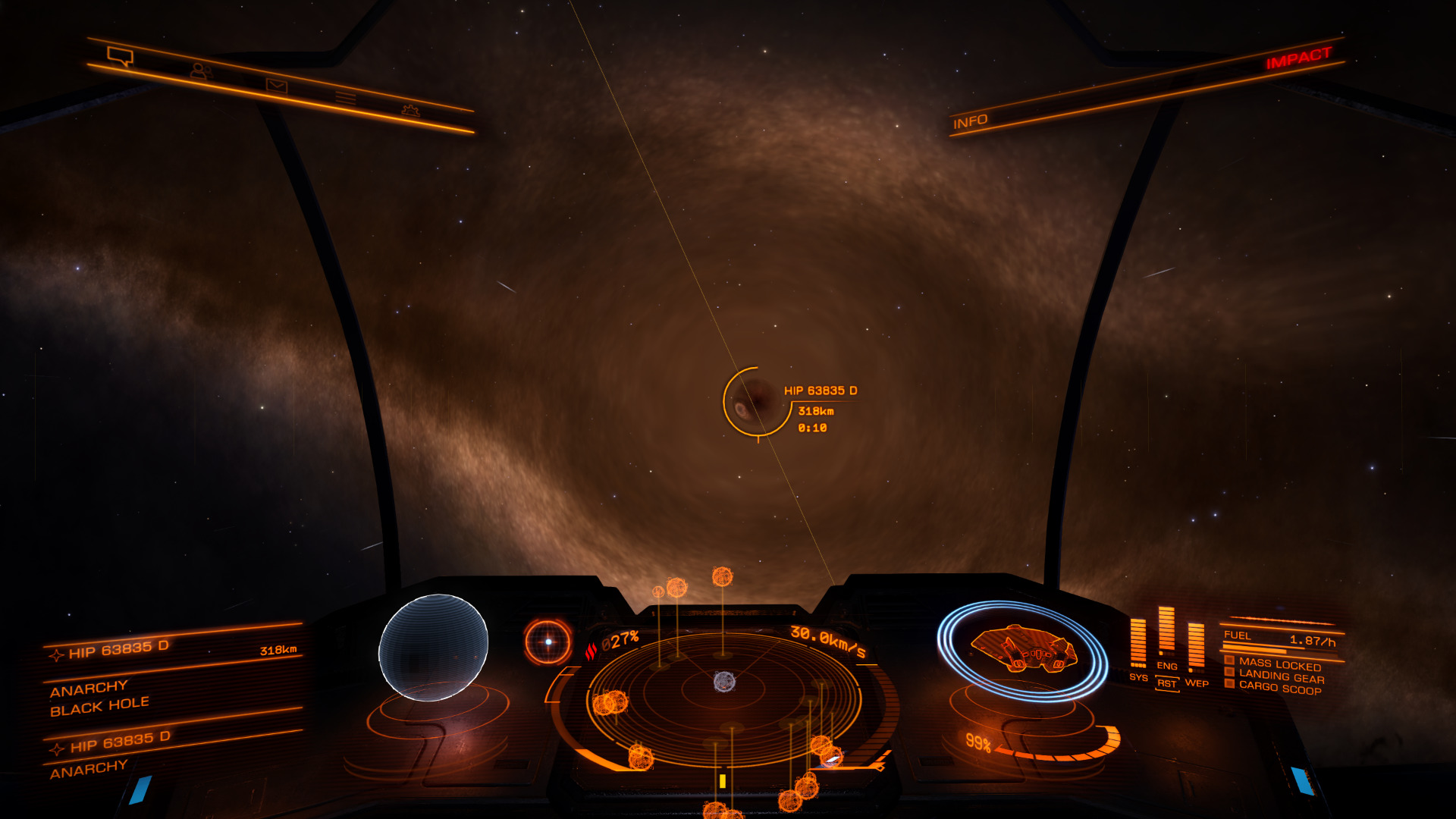Open the envelope inbox tab

coord(276,86)
